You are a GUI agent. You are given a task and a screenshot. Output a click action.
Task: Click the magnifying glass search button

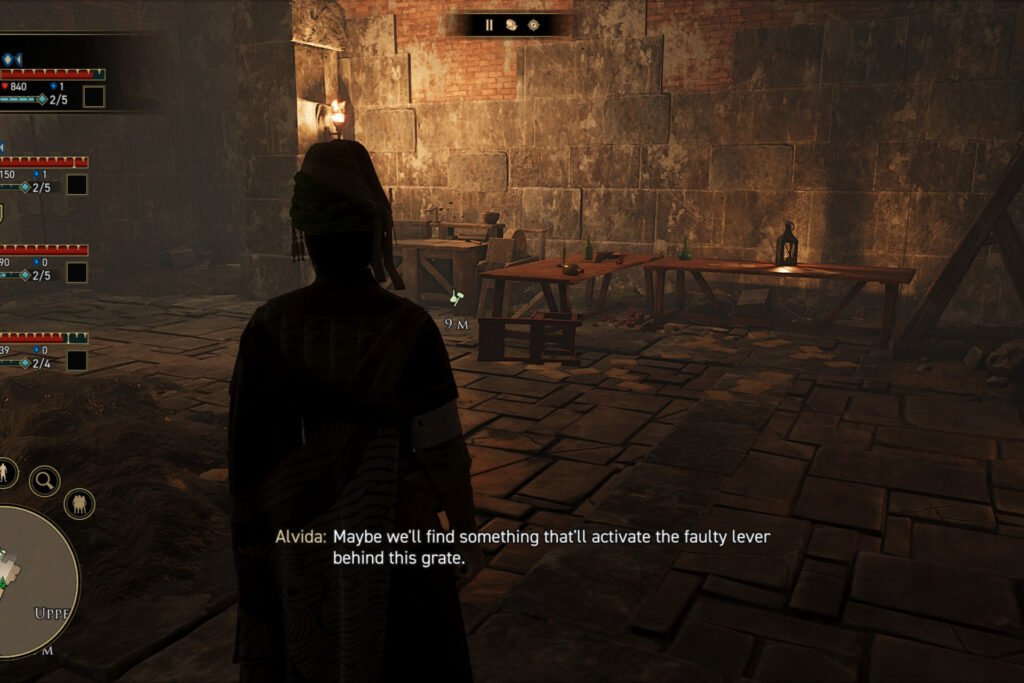tap(44, 481)
